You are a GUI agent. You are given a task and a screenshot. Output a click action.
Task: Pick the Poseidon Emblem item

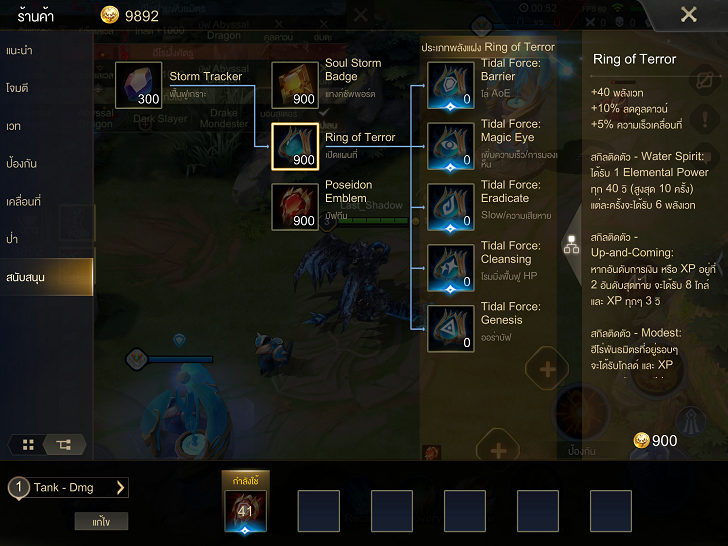coord(295,207)
